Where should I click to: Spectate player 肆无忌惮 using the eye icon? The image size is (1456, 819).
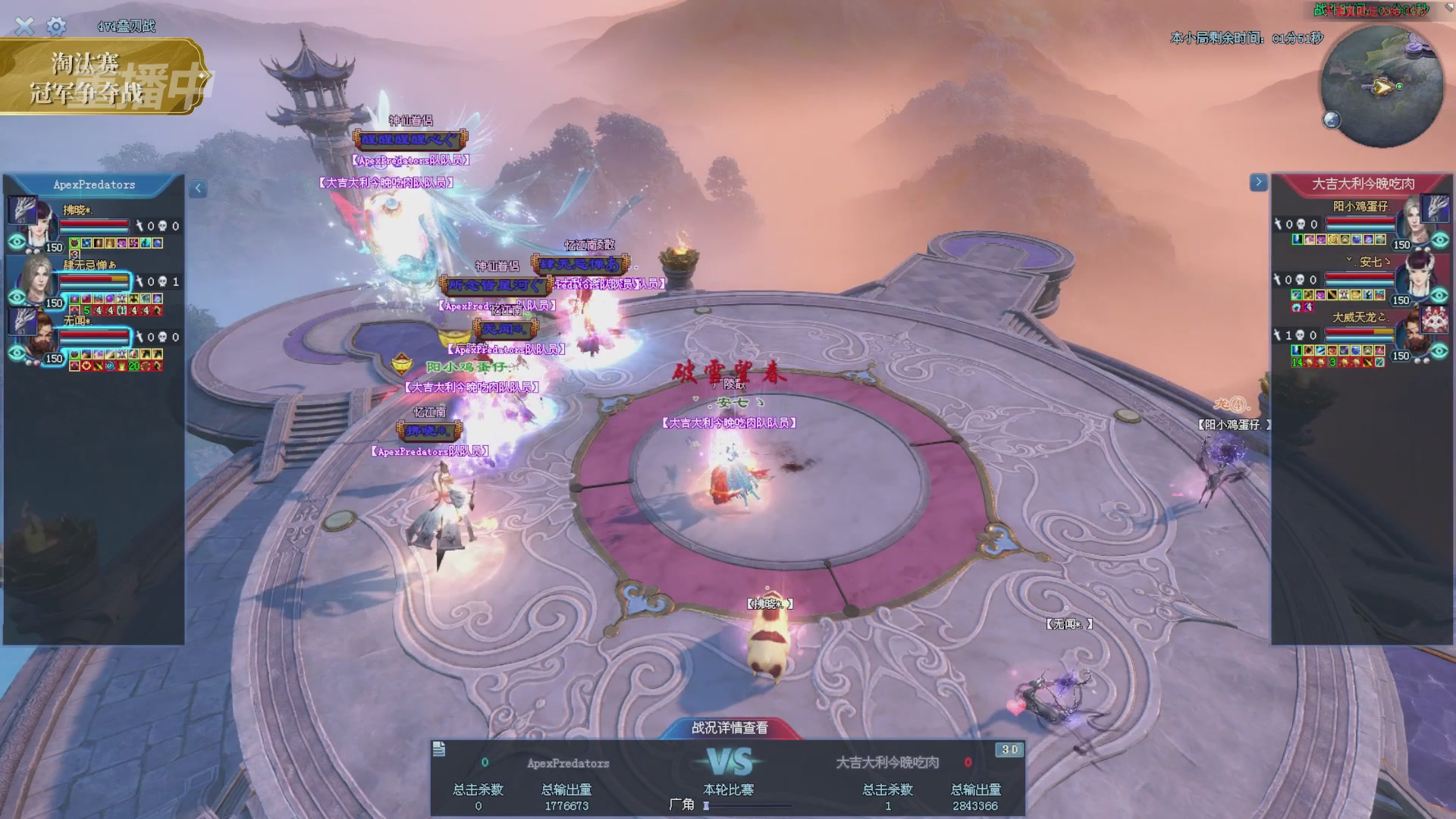17,297
